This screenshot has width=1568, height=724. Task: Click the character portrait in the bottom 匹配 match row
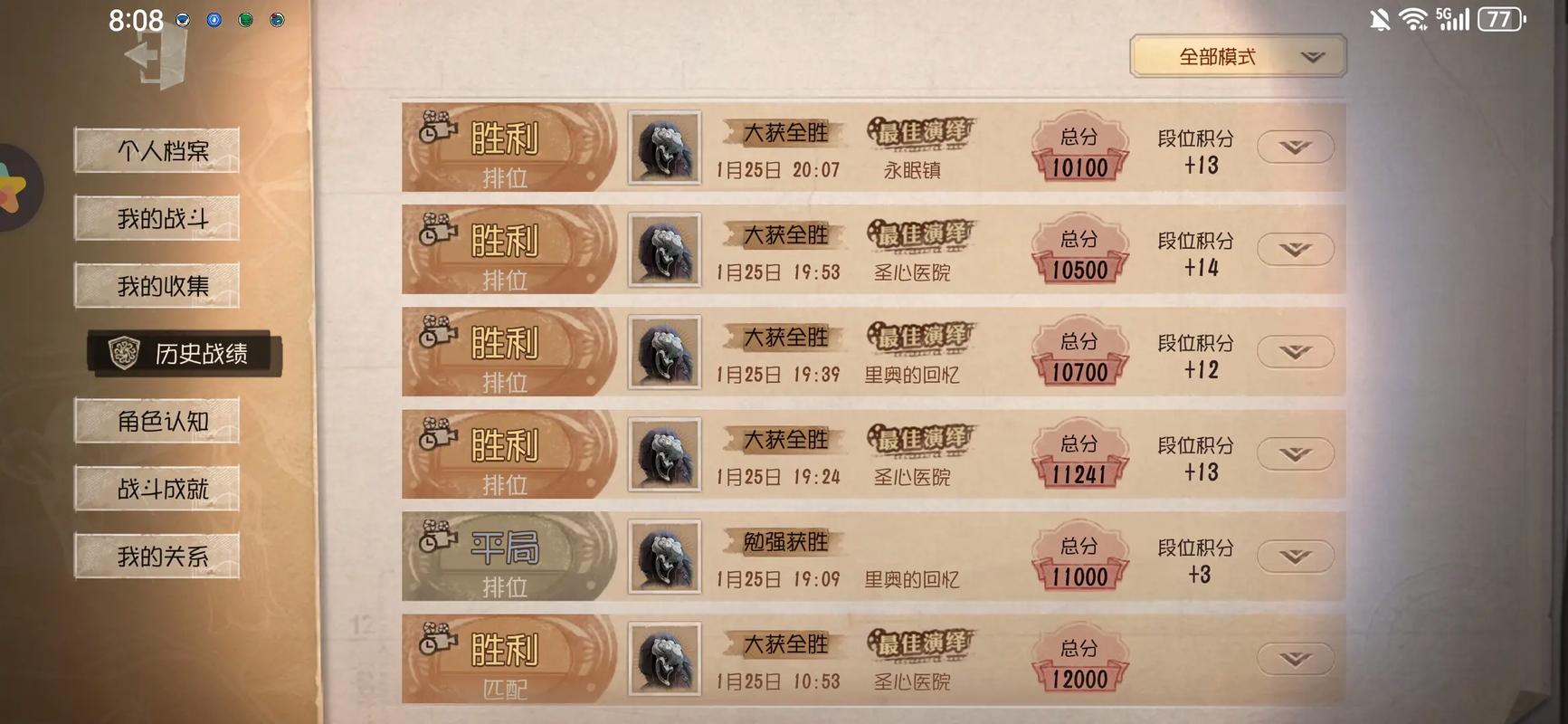tap(664, 658)
